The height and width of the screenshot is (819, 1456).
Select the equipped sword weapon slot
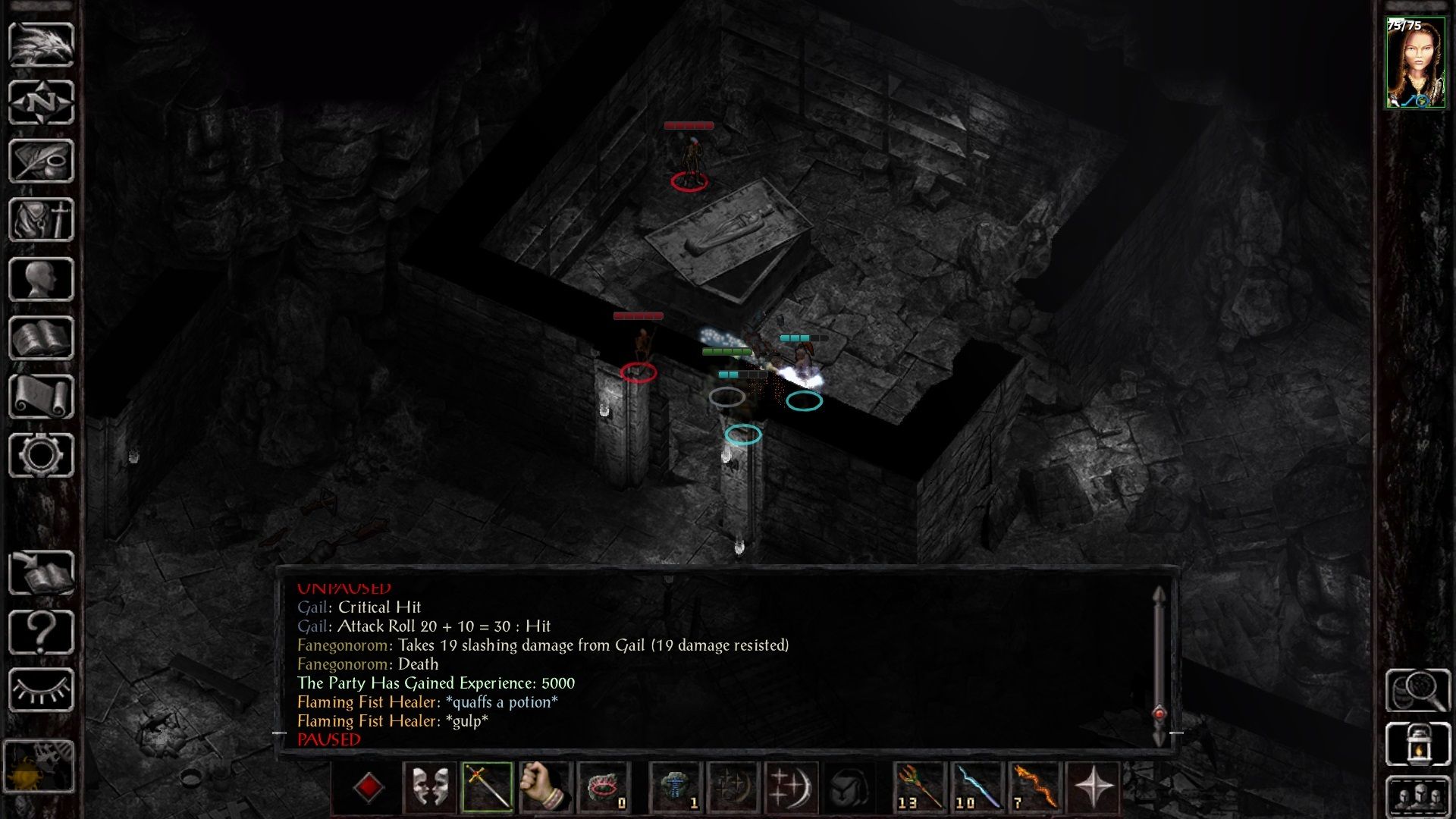pyautogui.click(x=487, y=787)
